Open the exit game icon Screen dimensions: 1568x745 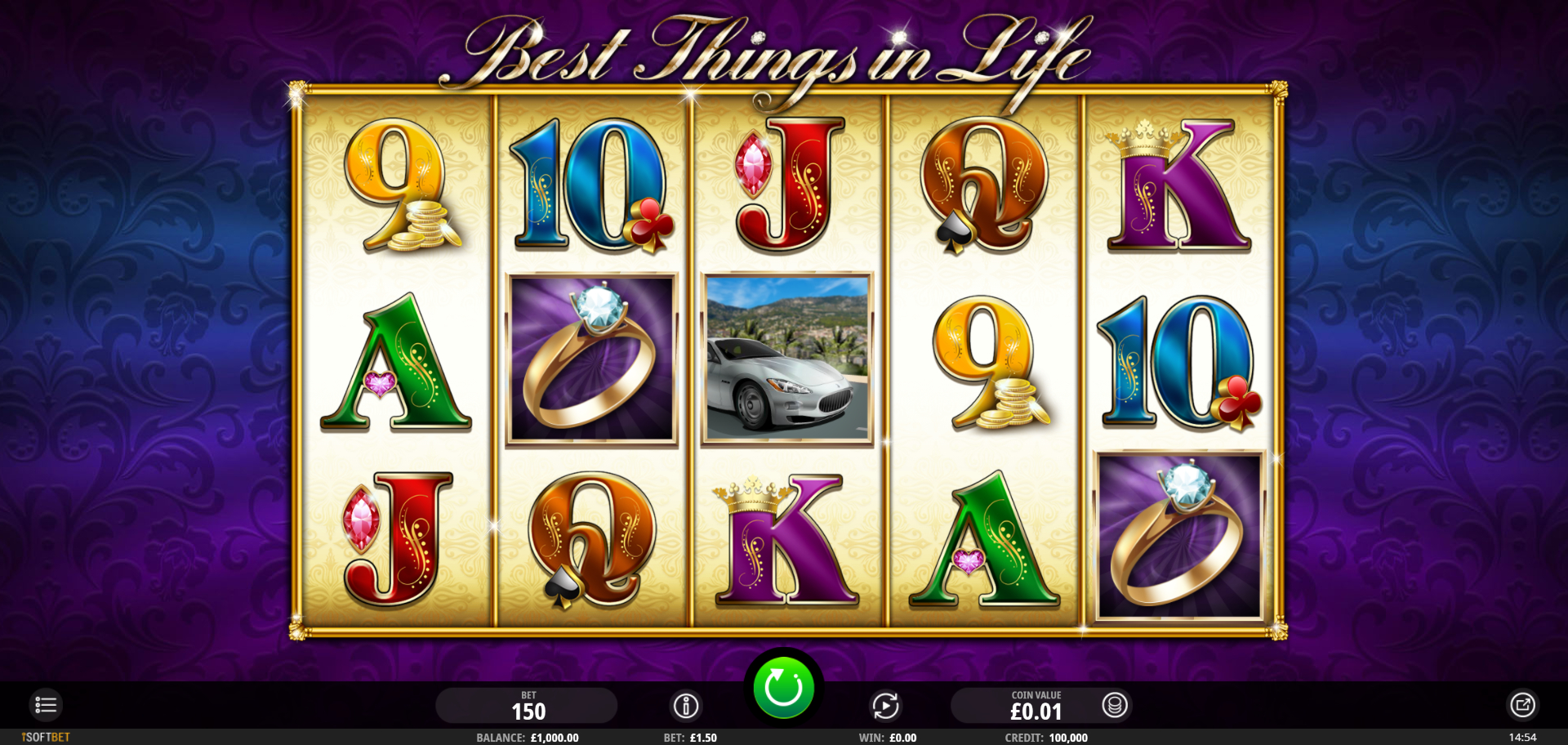point(1522,705)
